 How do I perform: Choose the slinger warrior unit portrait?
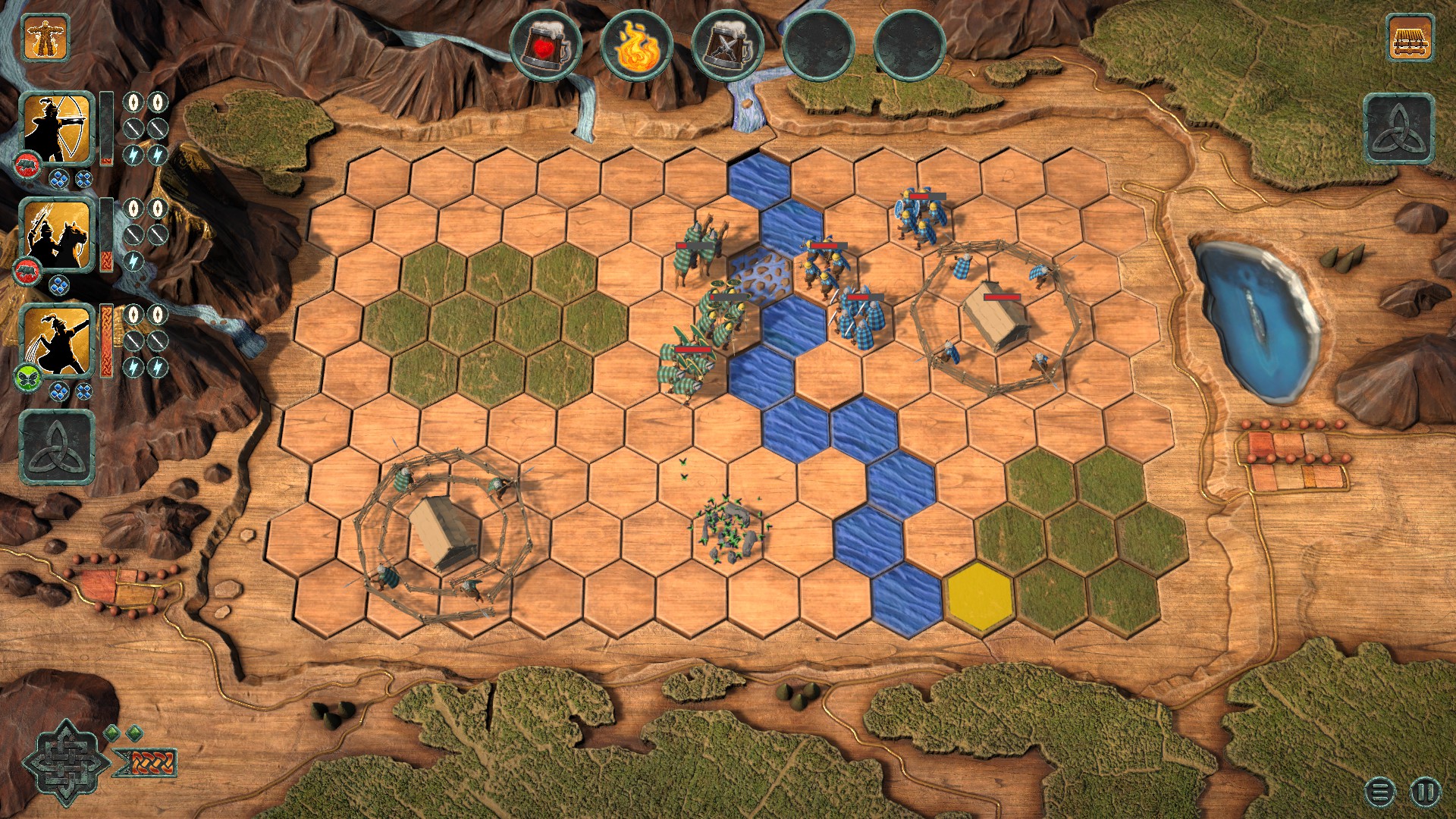pos(57,340)
